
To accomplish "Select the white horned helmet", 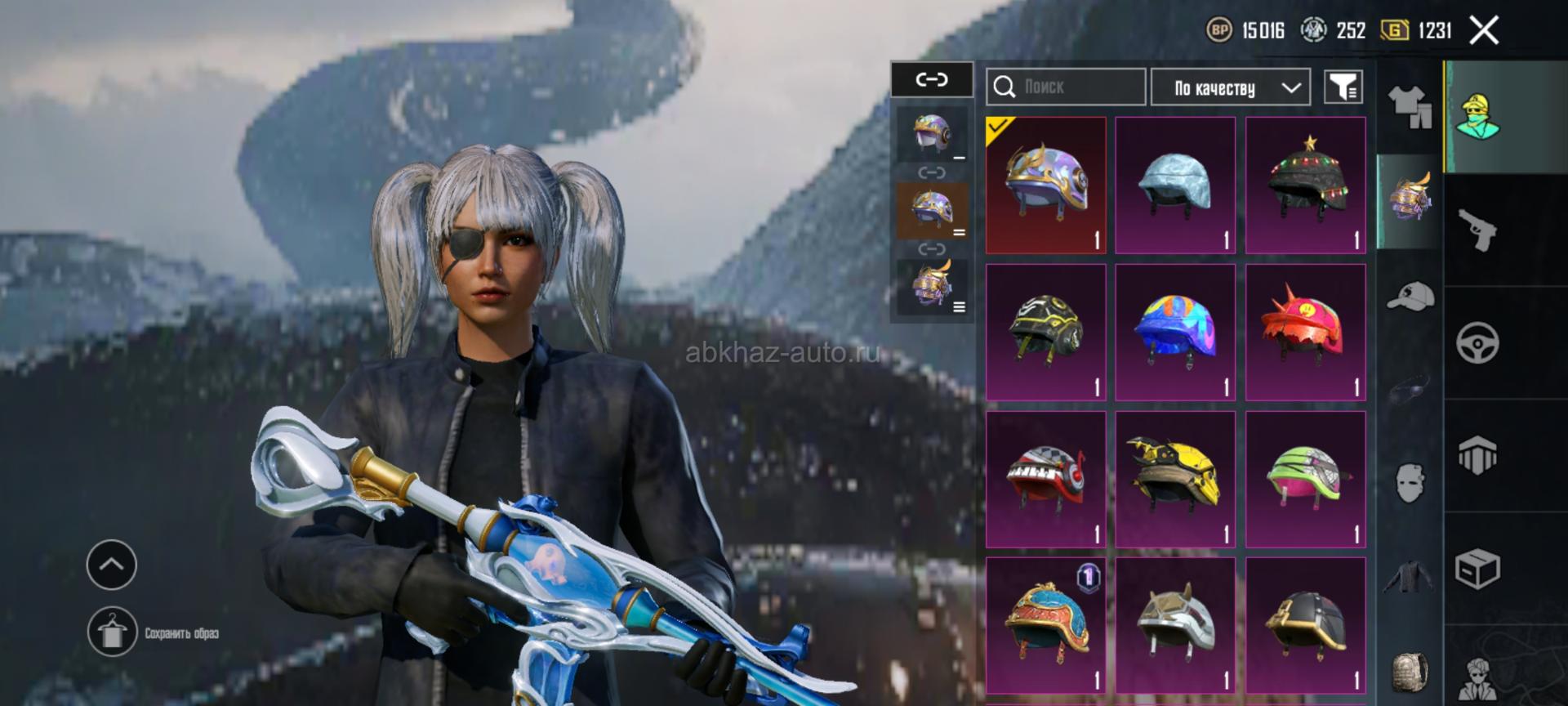I will 1174,625.
